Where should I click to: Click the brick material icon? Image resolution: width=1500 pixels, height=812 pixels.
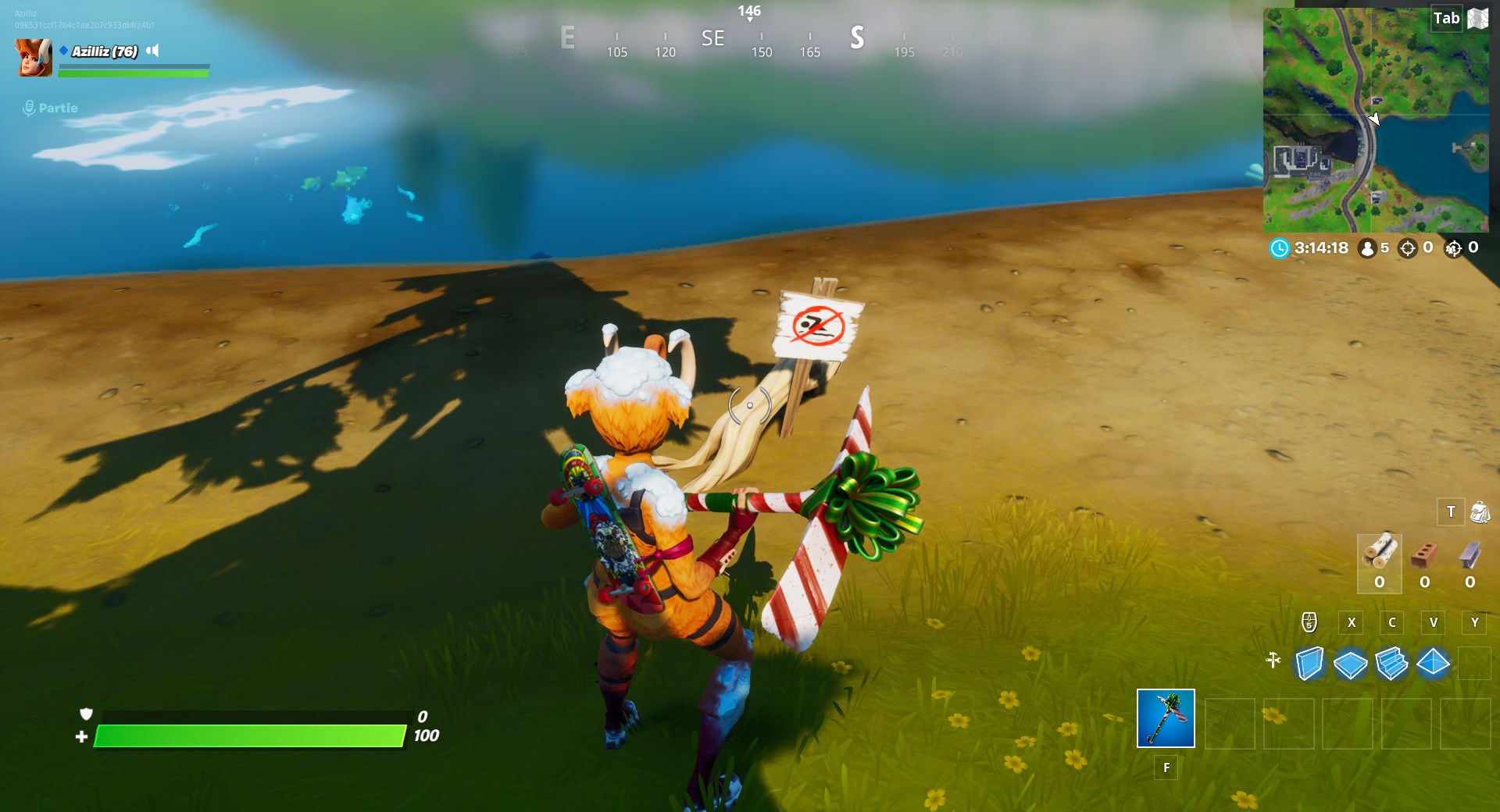[1425, 554]
